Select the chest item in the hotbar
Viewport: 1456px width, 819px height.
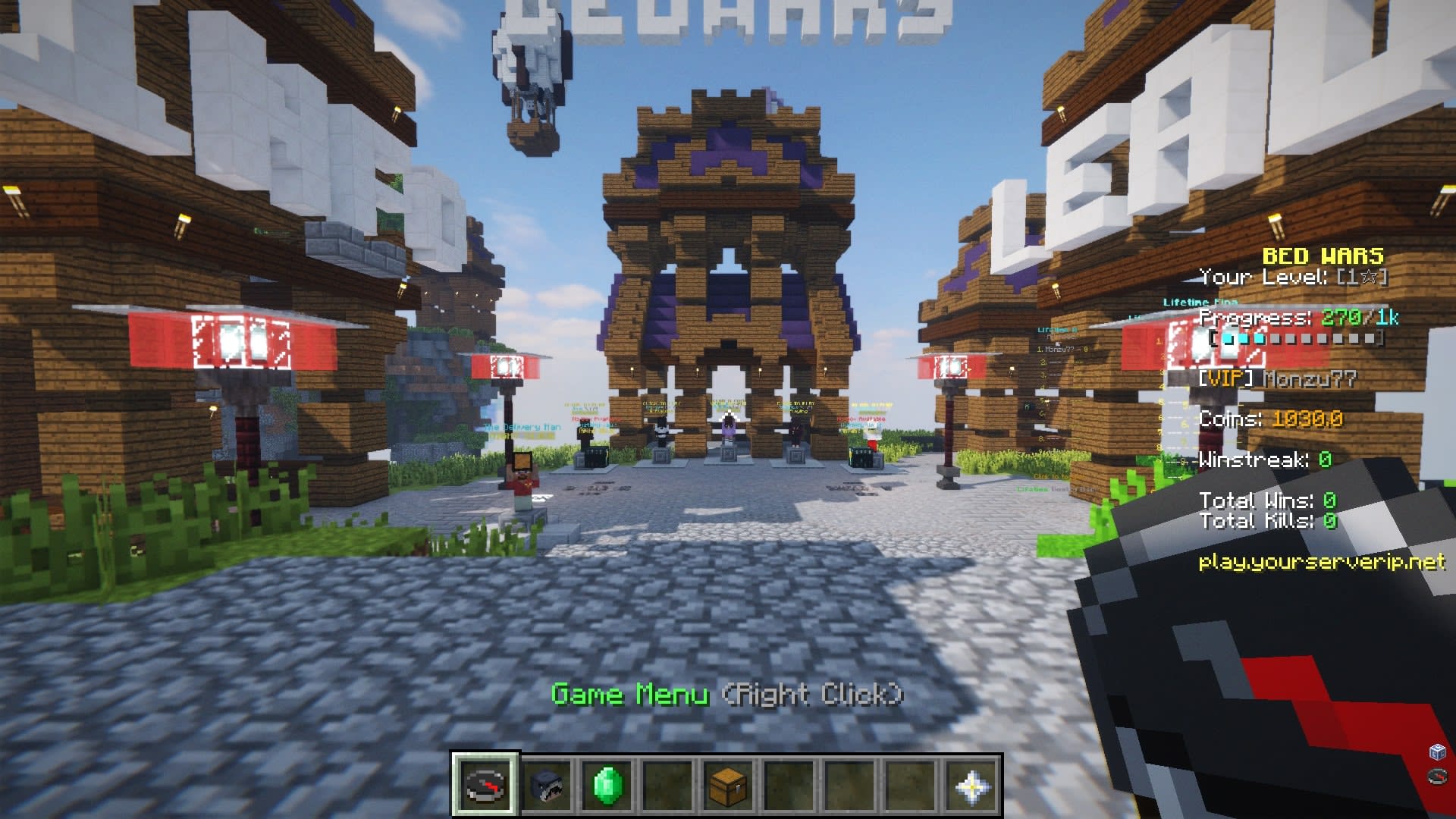click(x=728, y=785)
